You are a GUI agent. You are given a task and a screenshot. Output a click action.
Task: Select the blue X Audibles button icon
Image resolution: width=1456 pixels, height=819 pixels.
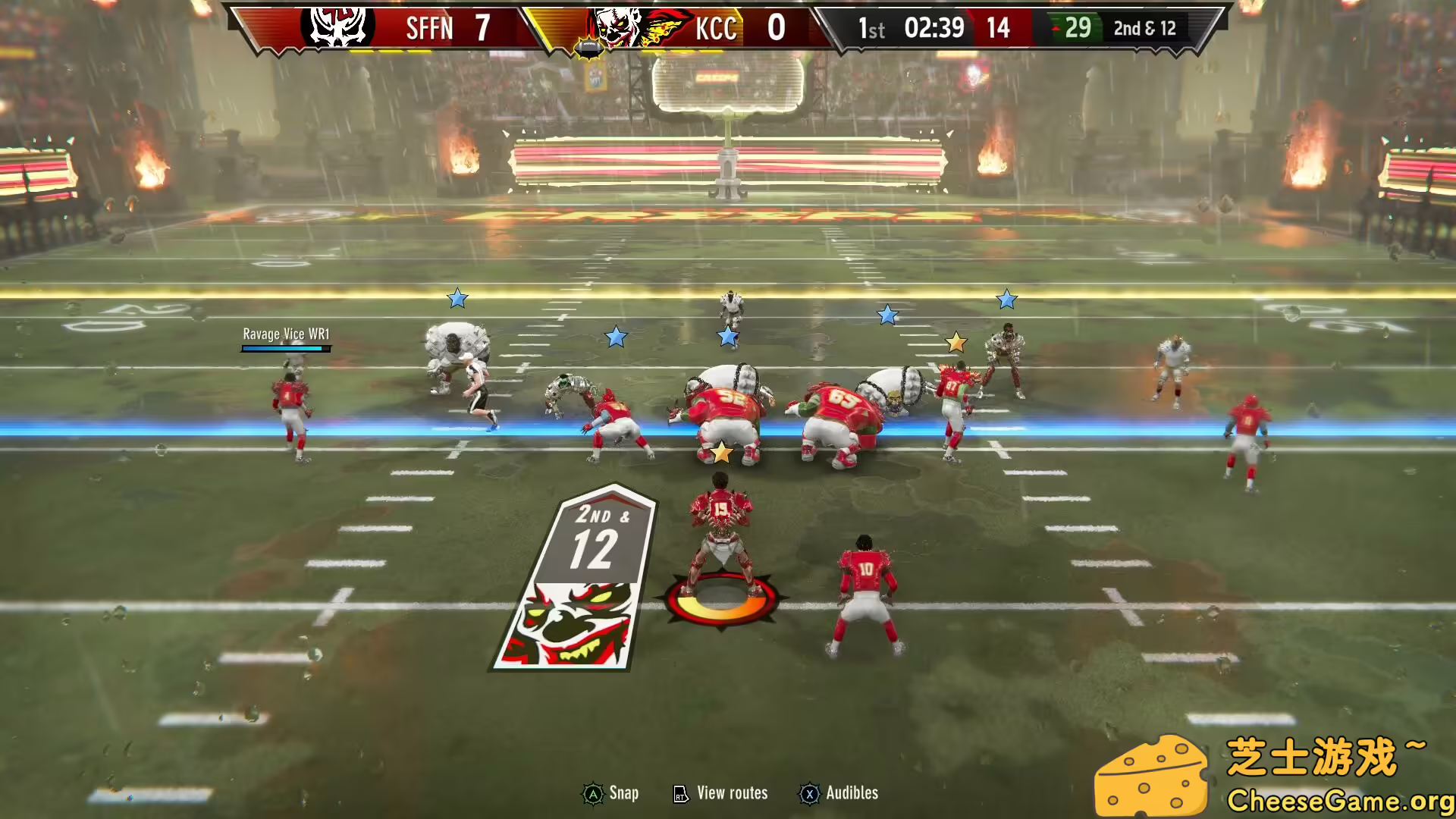pos(810,793)
